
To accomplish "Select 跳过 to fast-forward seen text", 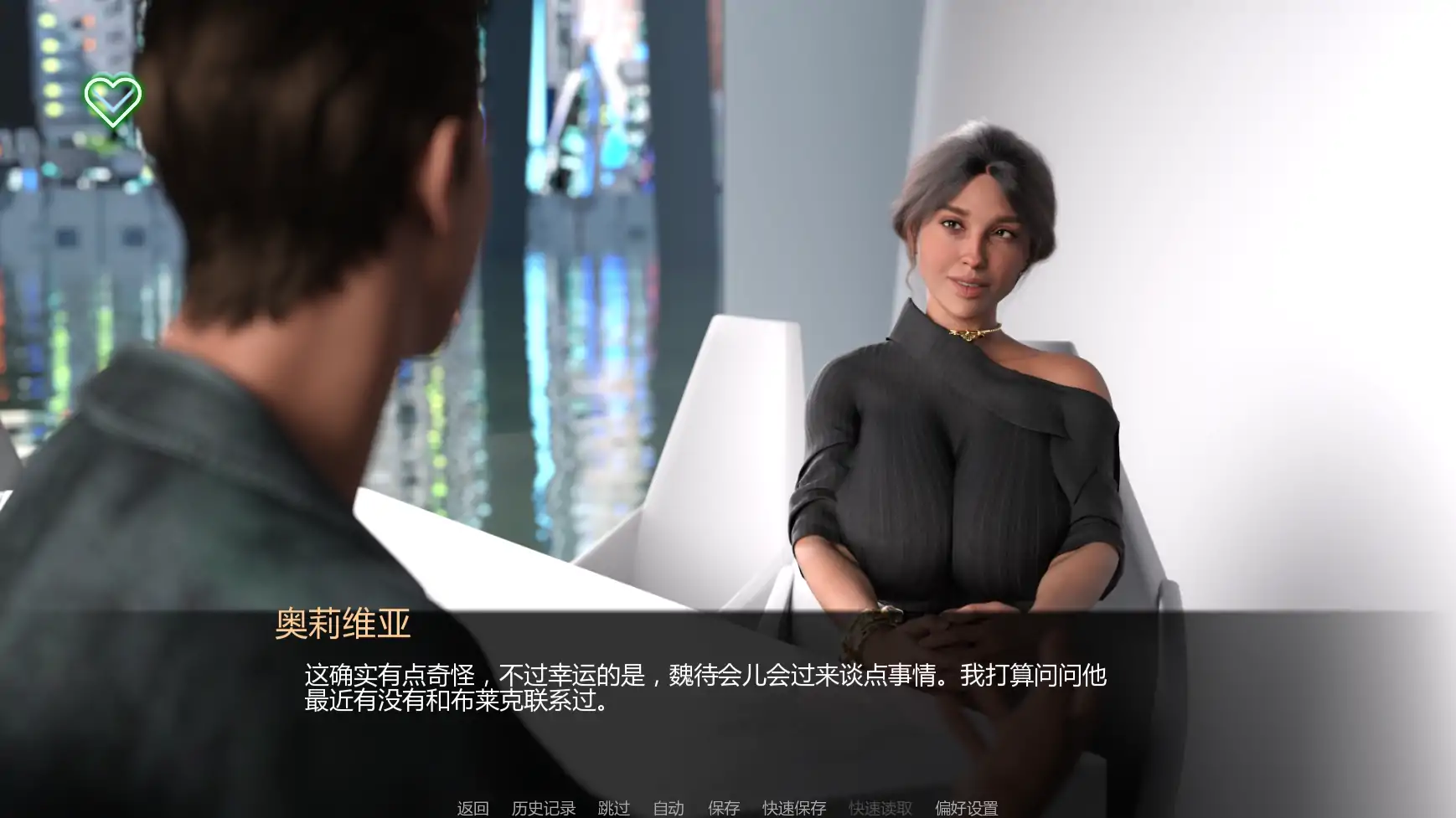I will click(614, 809).
